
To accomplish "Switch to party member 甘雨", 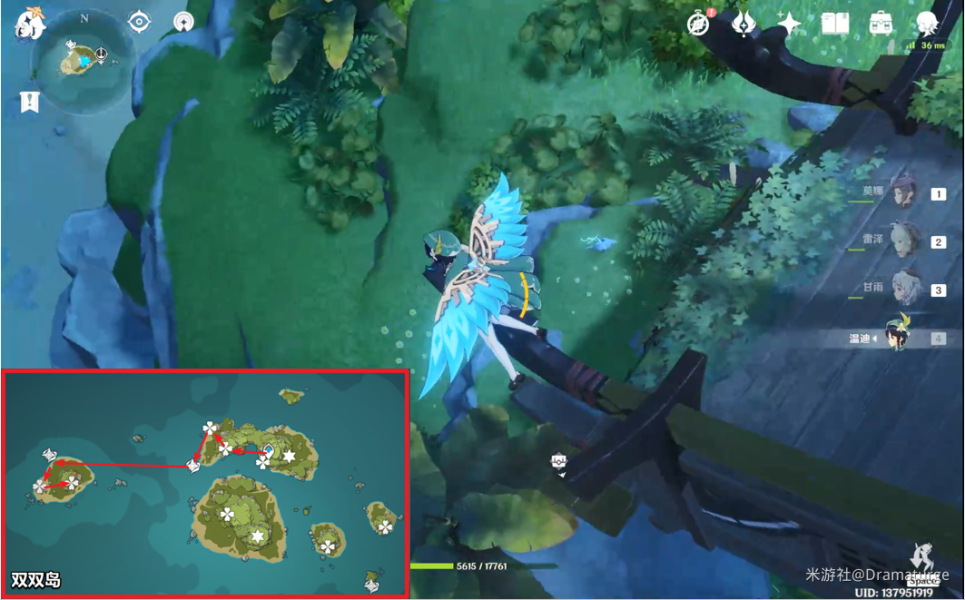I will tap(906, 289).
